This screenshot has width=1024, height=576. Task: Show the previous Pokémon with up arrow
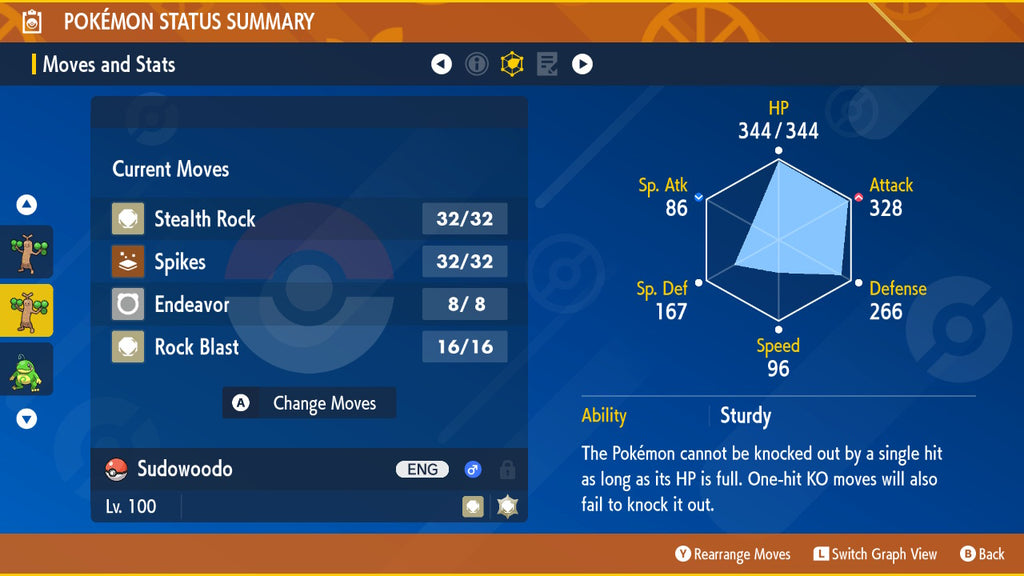click(27, 205)
